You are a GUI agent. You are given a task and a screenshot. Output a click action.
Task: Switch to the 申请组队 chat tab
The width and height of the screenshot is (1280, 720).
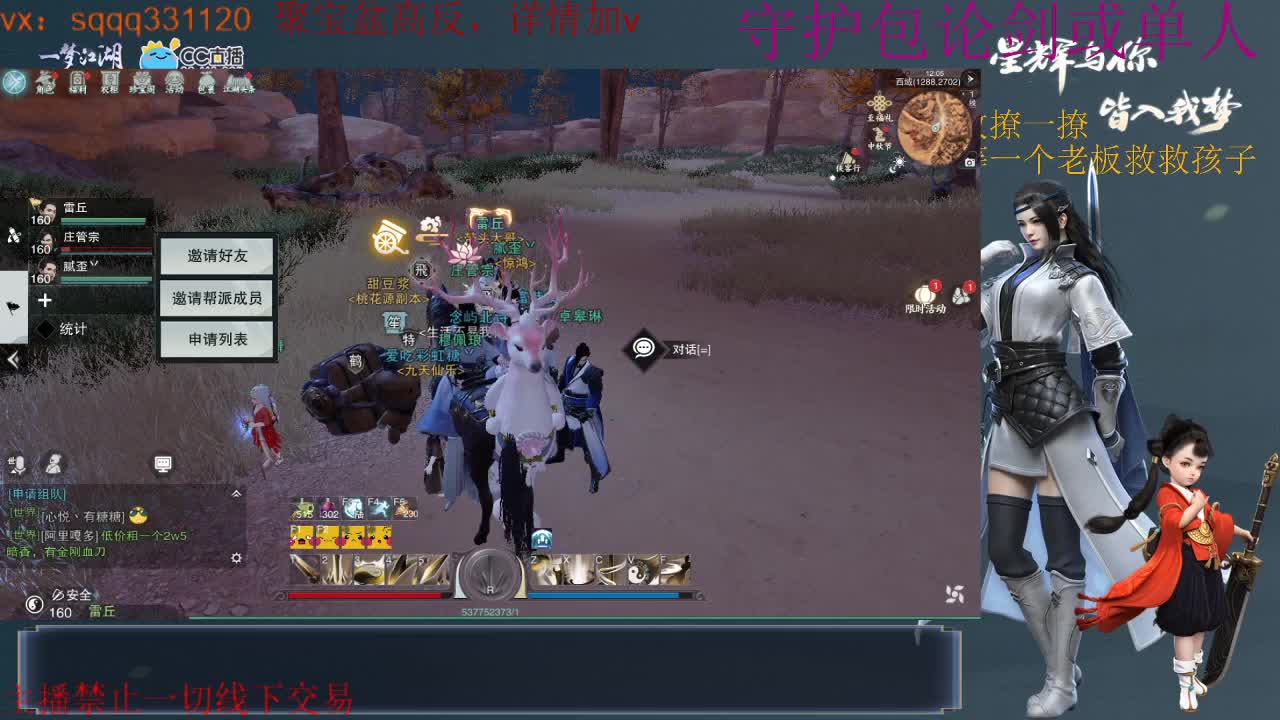(x=36, y=494)
